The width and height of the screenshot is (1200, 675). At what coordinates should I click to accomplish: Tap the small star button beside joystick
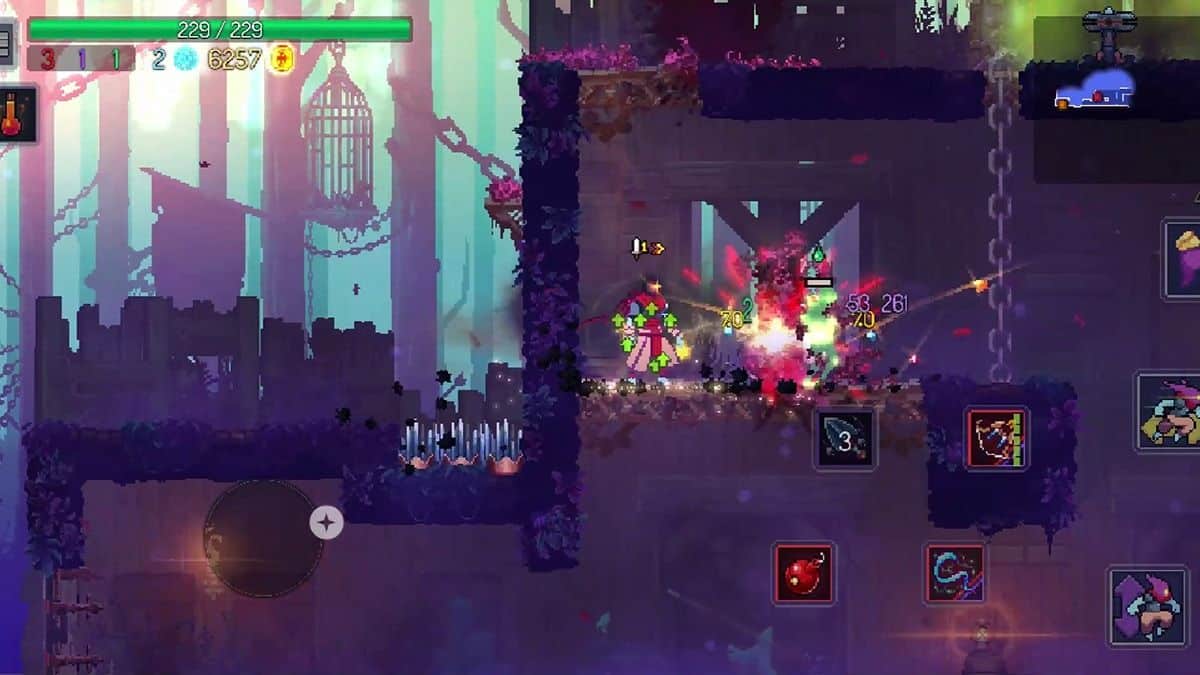(x=326, y=522)
